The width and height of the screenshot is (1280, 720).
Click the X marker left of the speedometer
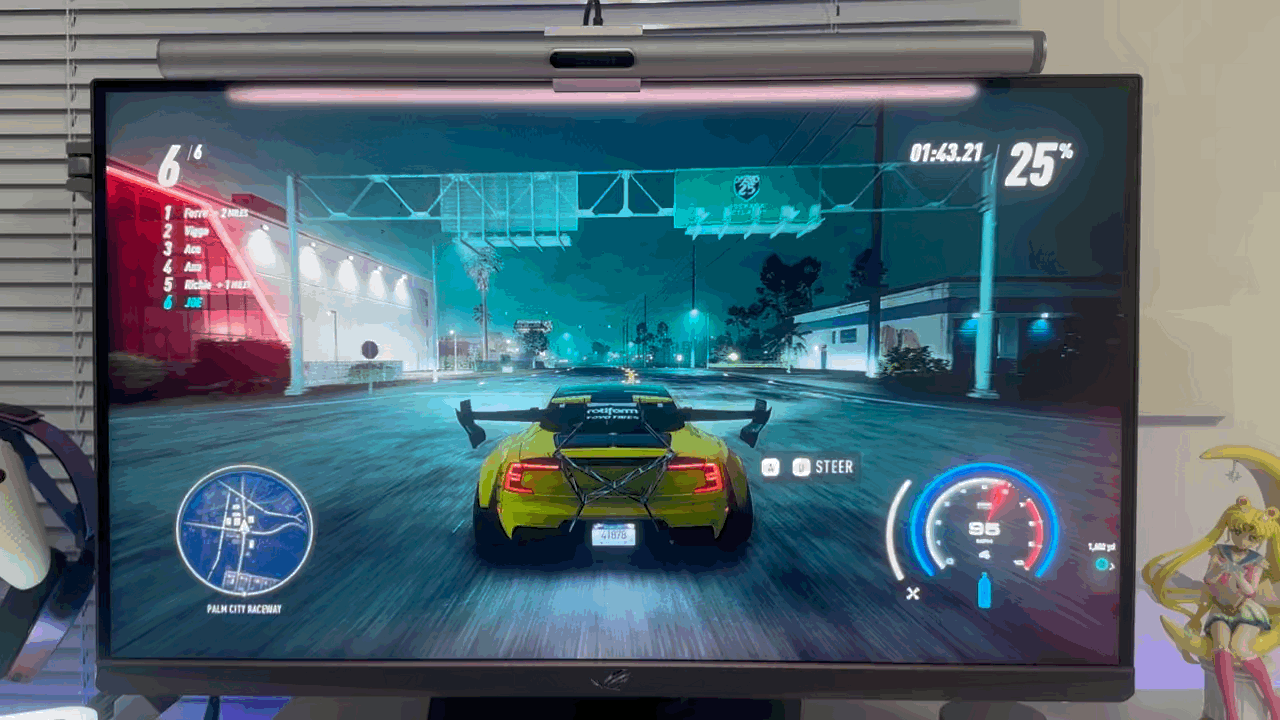click(911, 592)
